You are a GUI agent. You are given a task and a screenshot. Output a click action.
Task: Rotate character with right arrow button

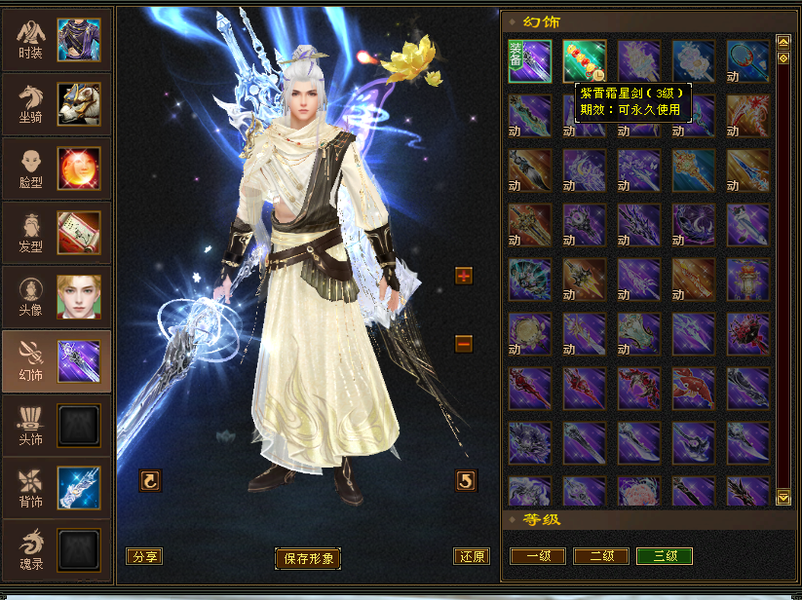[x=466, y=481]
